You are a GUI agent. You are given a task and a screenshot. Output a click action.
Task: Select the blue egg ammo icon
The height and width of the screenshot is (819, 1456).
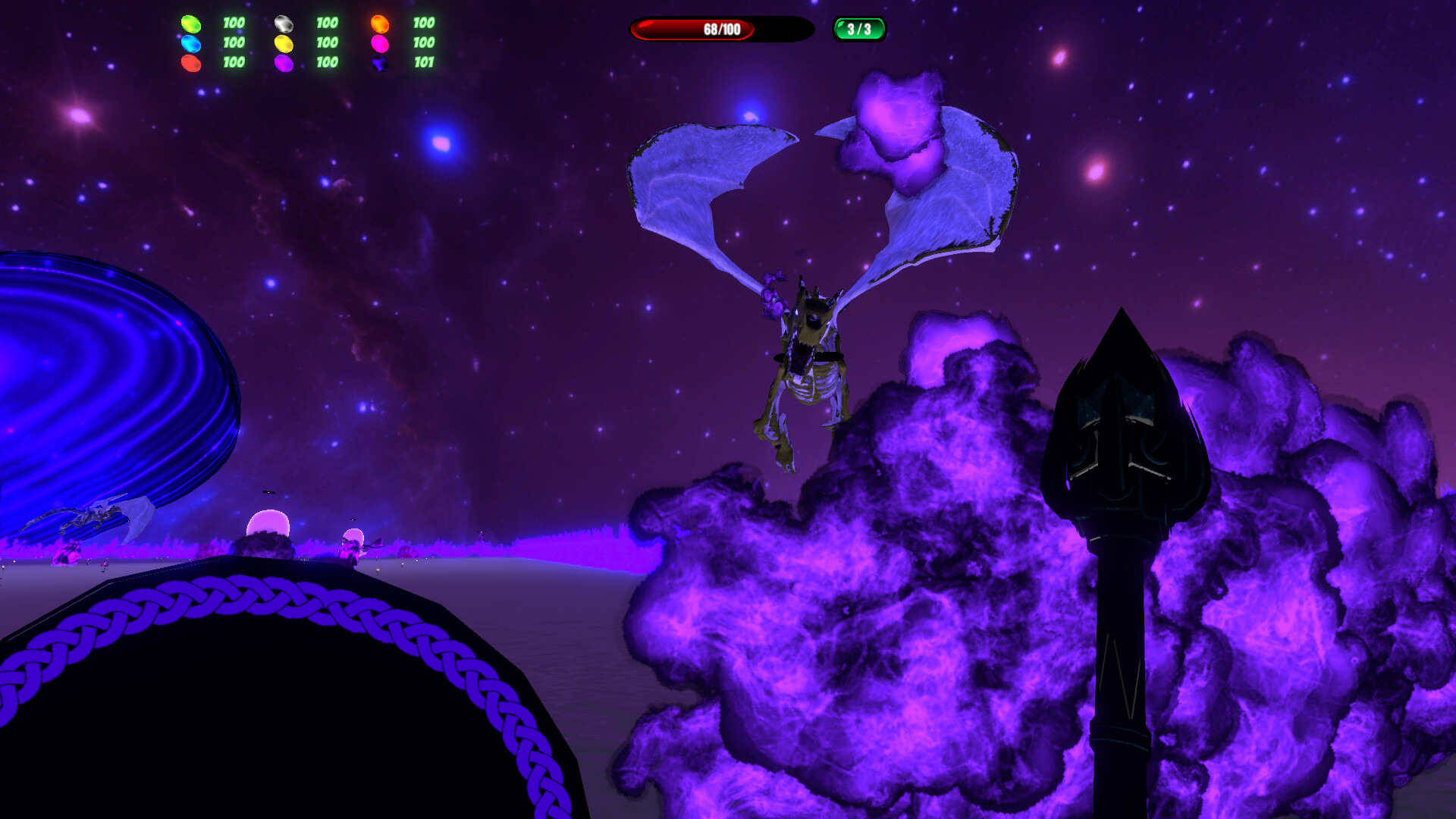click(x=190, y=43)
